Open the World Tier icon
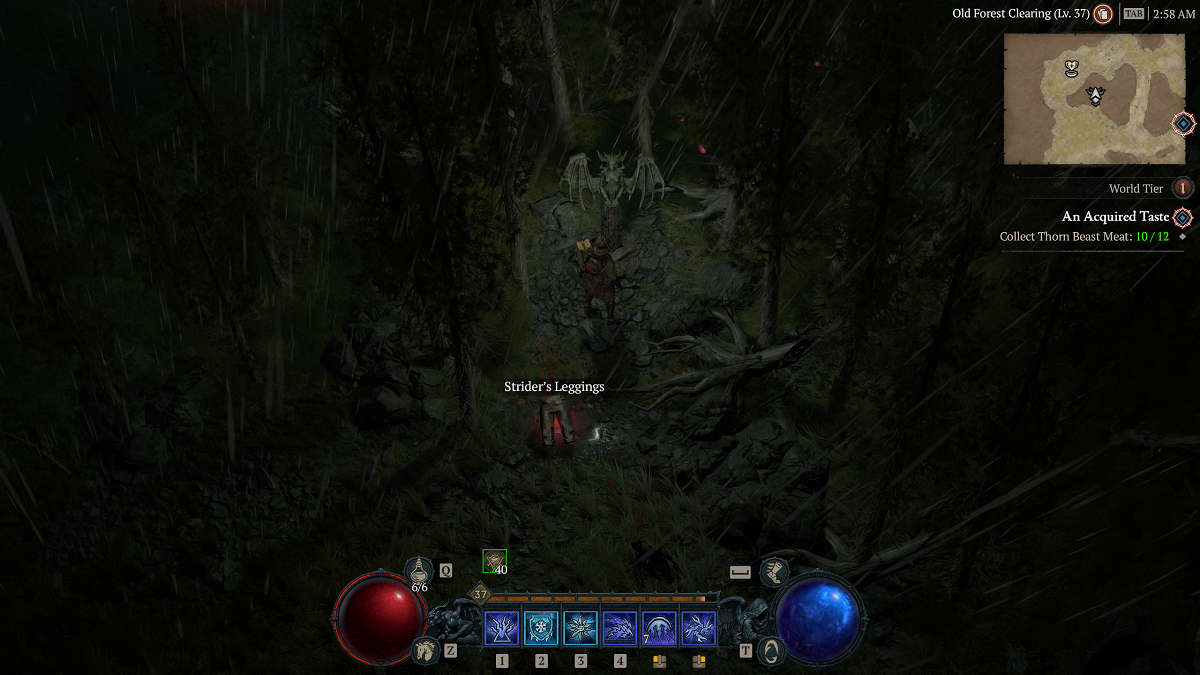 tap(1183, 188)
